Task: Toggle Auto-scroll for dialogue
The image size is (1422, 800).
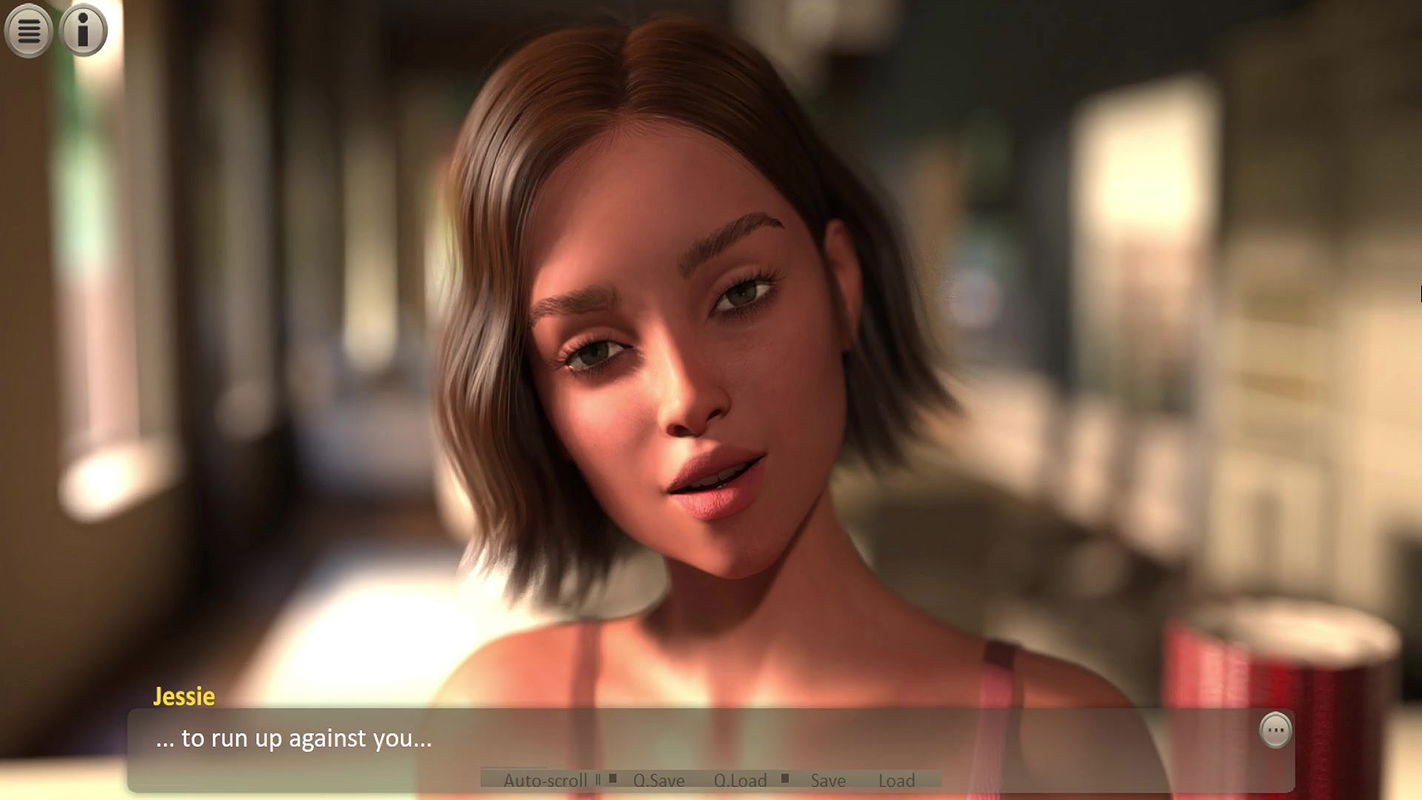Action: pos(545,780)
